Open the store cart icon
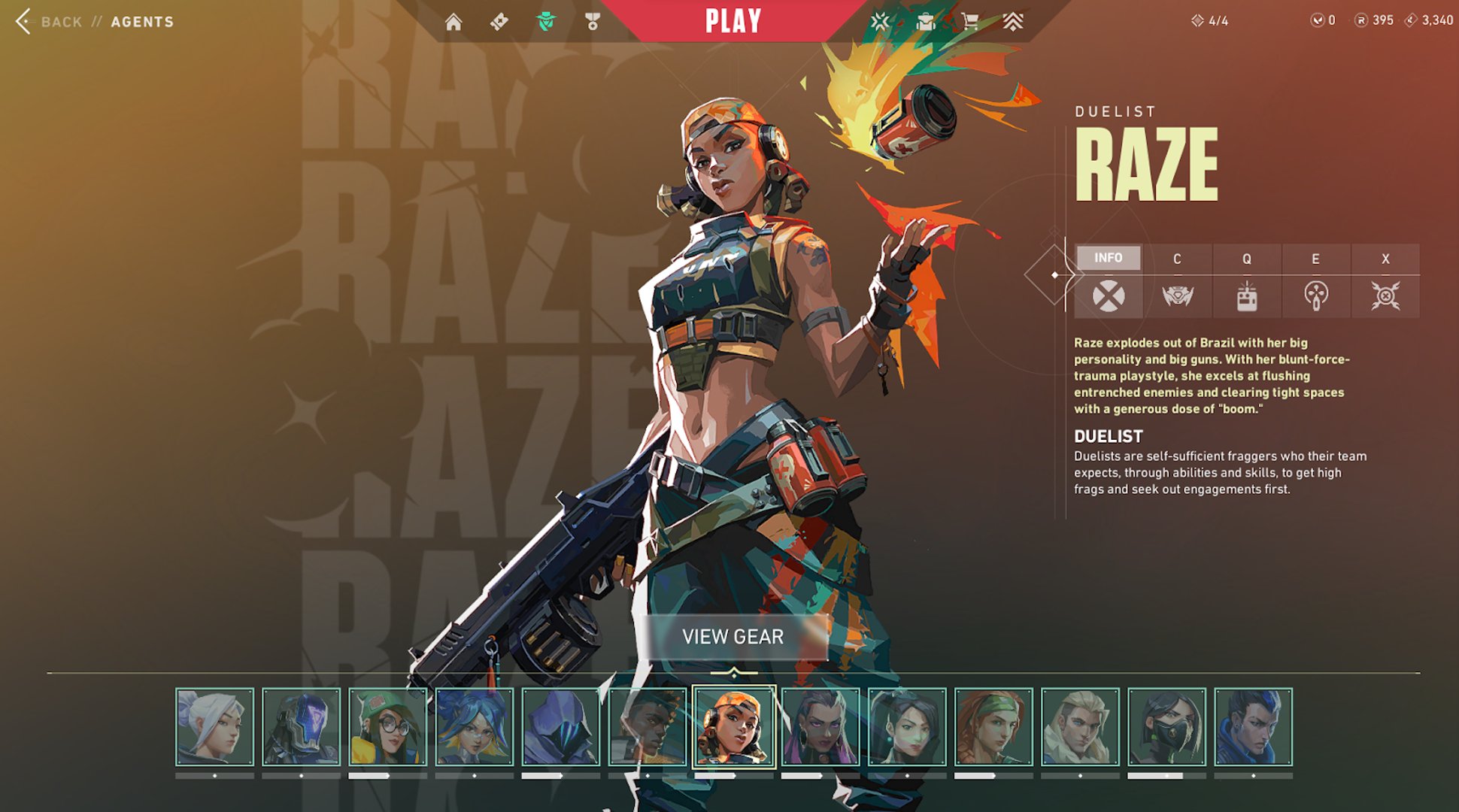The width and height of the screenshot is (1459, 812). click(x=970, y=22)
